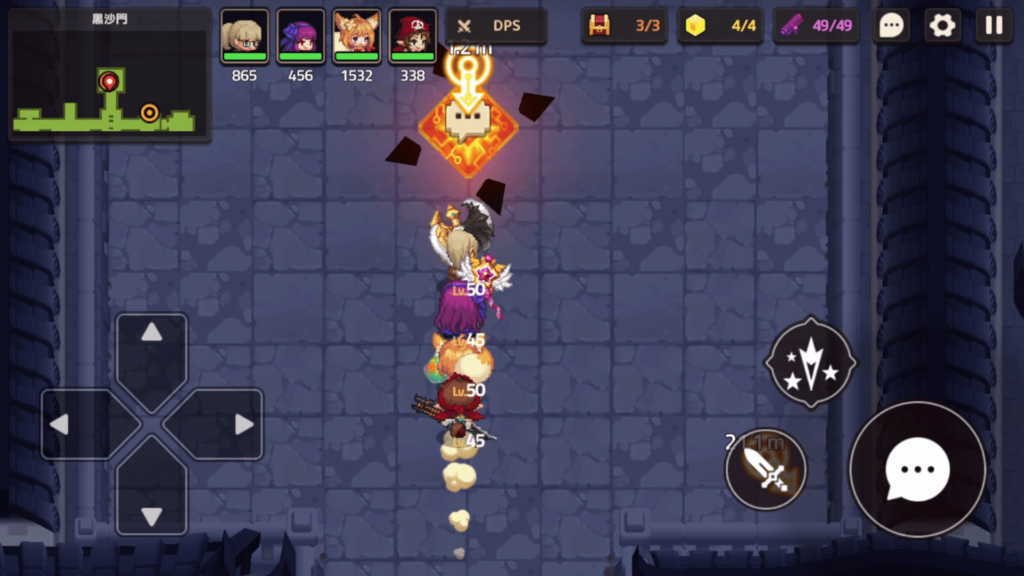
Task: Pause the game
Action: click(993, 26)
